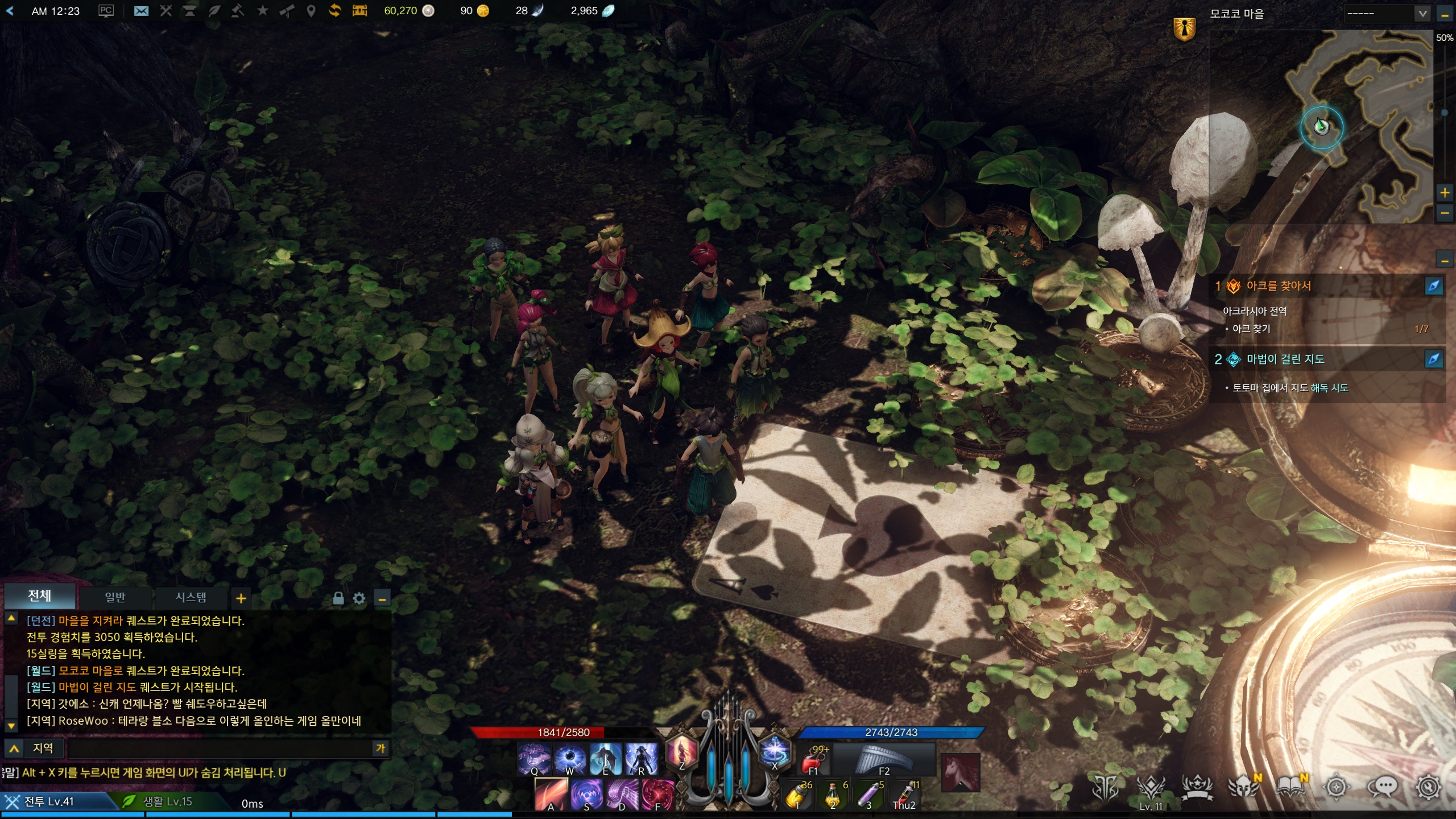Activate the Q music-note skill
This screenshot has height=819, width=1456.
pyautogui.click(x=533, y=759)
